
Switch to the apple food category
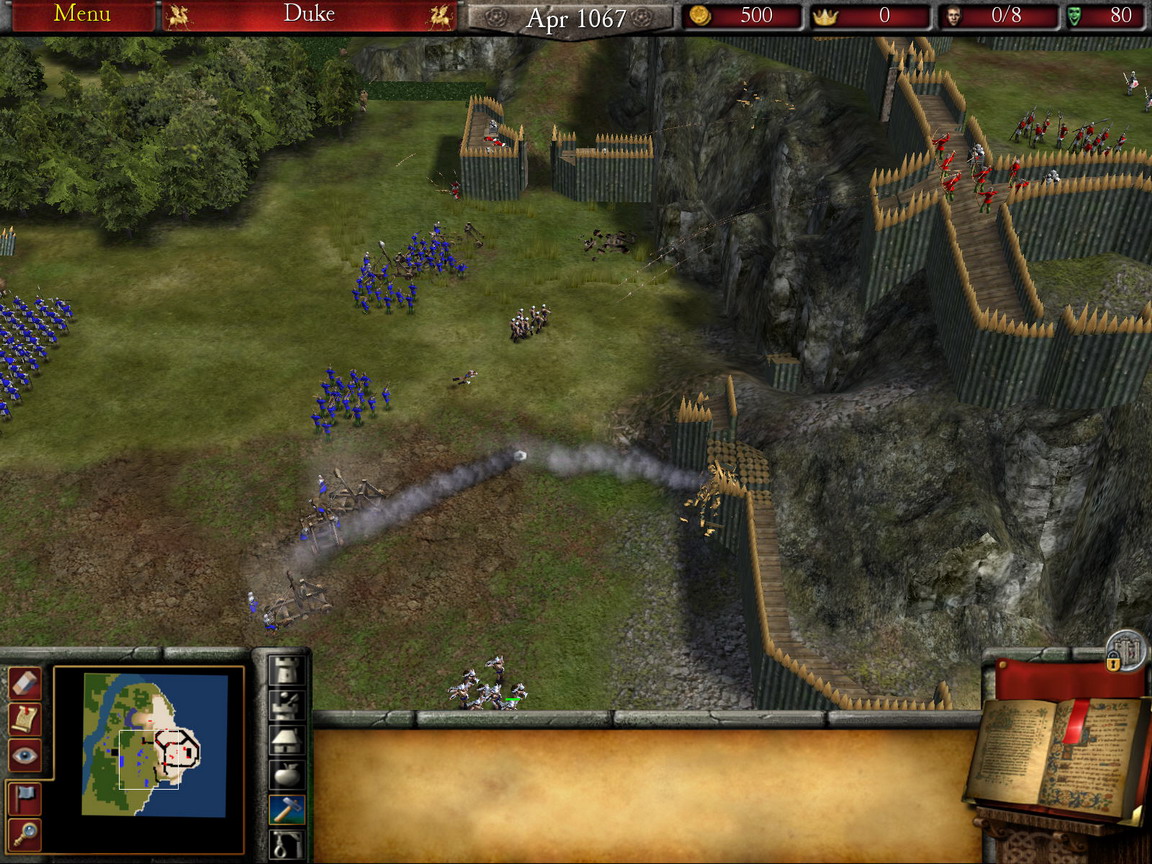pos(288,774)
